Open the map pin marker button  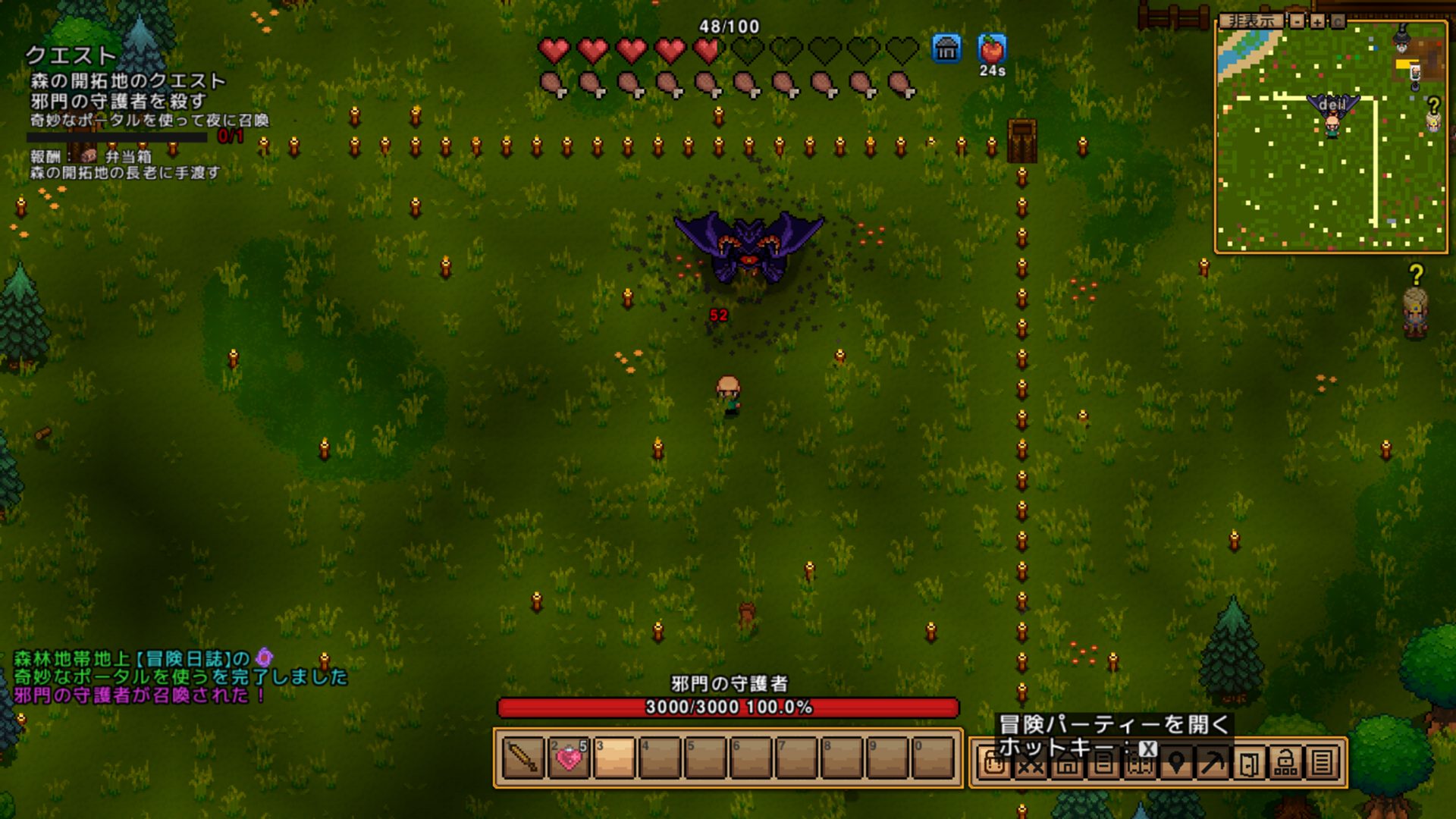pyautogui.click(x=1176, y=763)
